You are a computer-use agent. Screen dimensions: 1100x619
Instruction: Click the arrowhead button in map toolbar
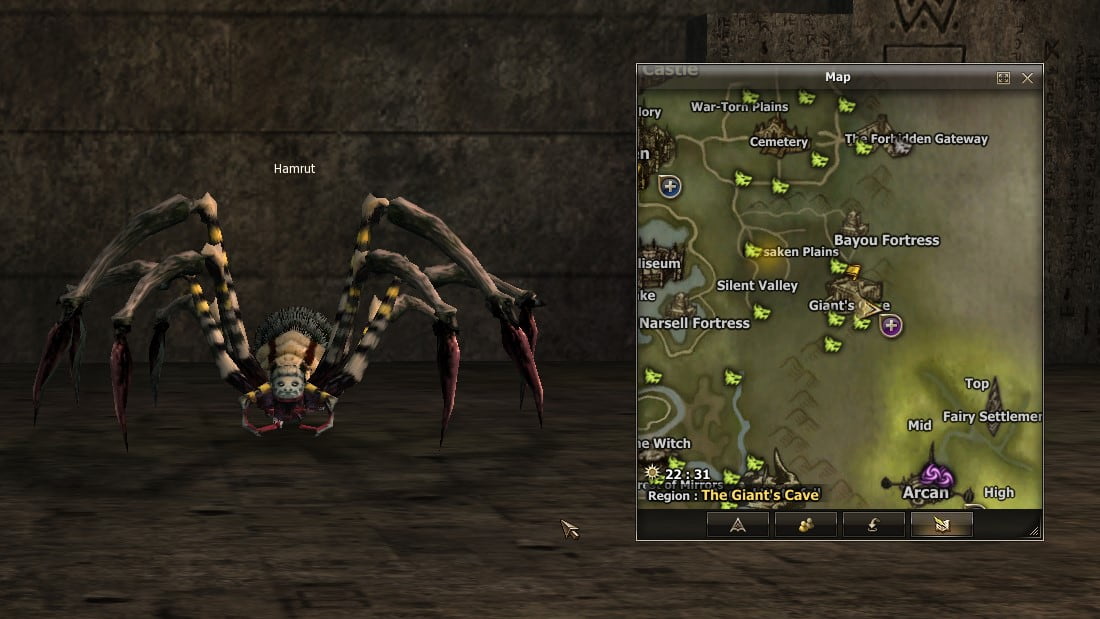(738, 524)
